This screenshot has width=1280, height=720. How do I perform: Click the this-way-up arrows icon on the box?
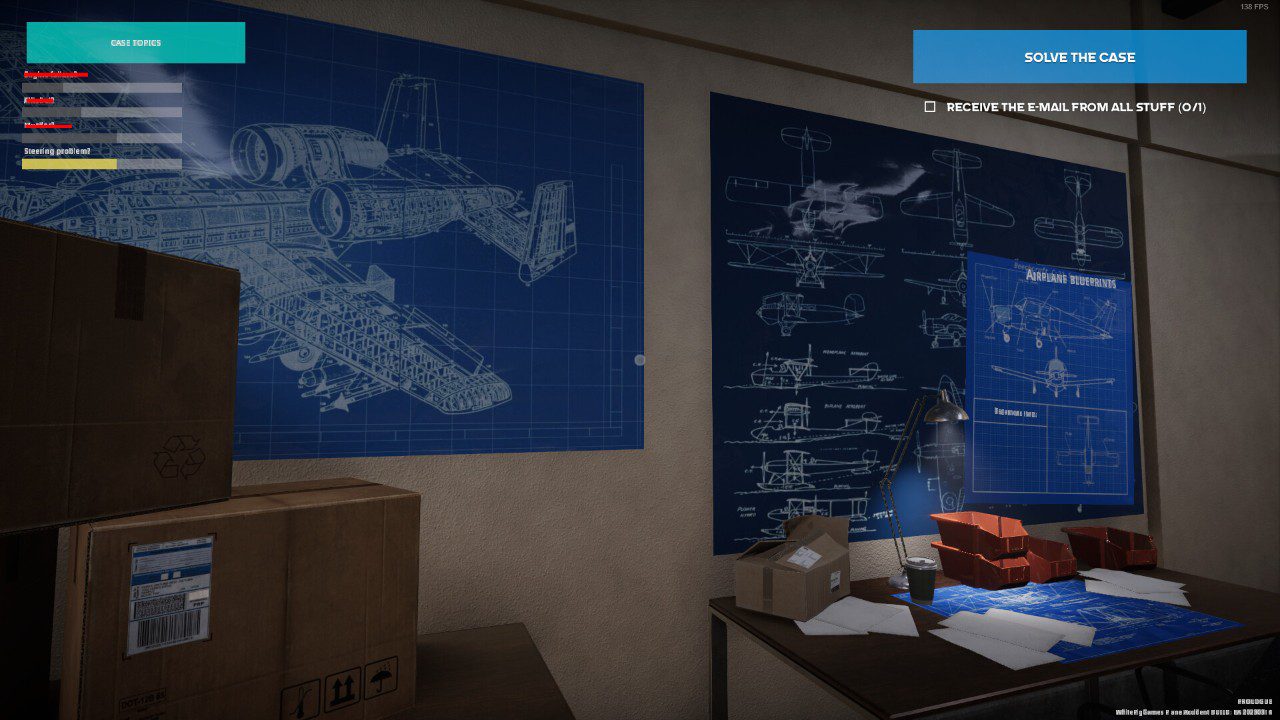(340, 688)
